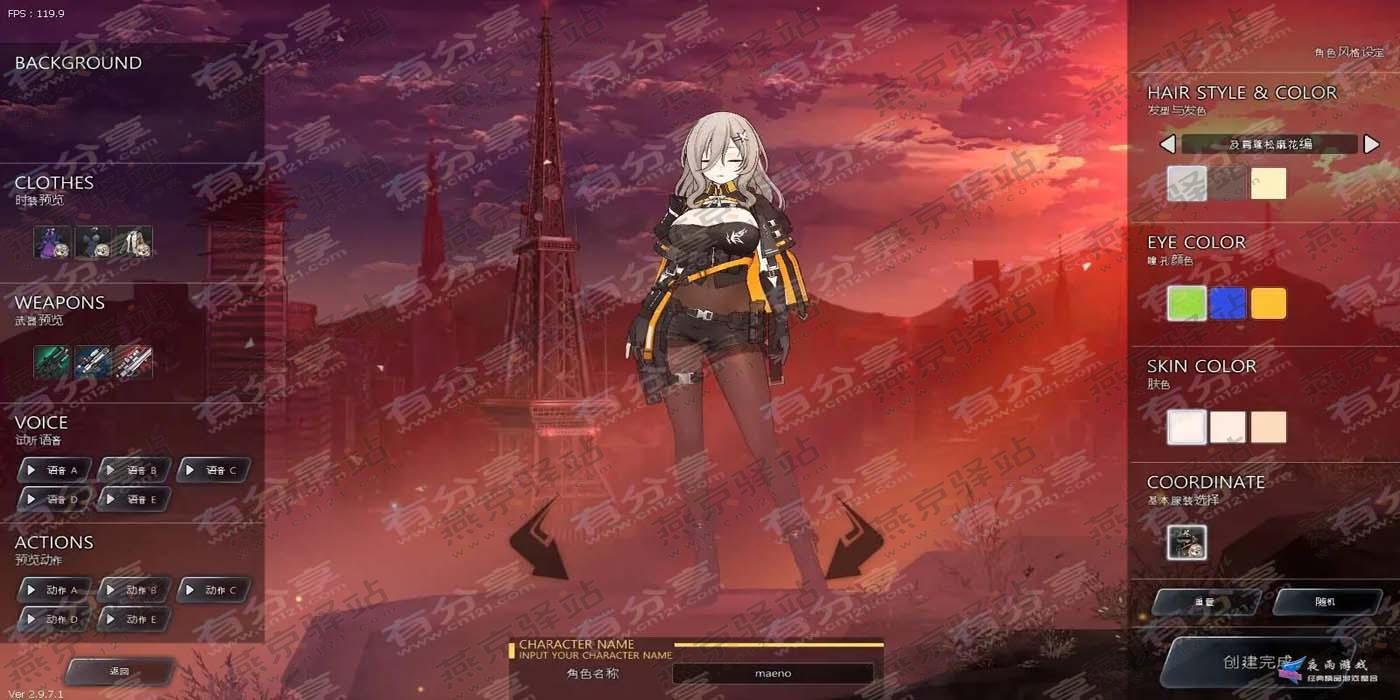The image size is (1400, 700).
Task: Choose the green eye color swatch
Action: point(1187,303)
